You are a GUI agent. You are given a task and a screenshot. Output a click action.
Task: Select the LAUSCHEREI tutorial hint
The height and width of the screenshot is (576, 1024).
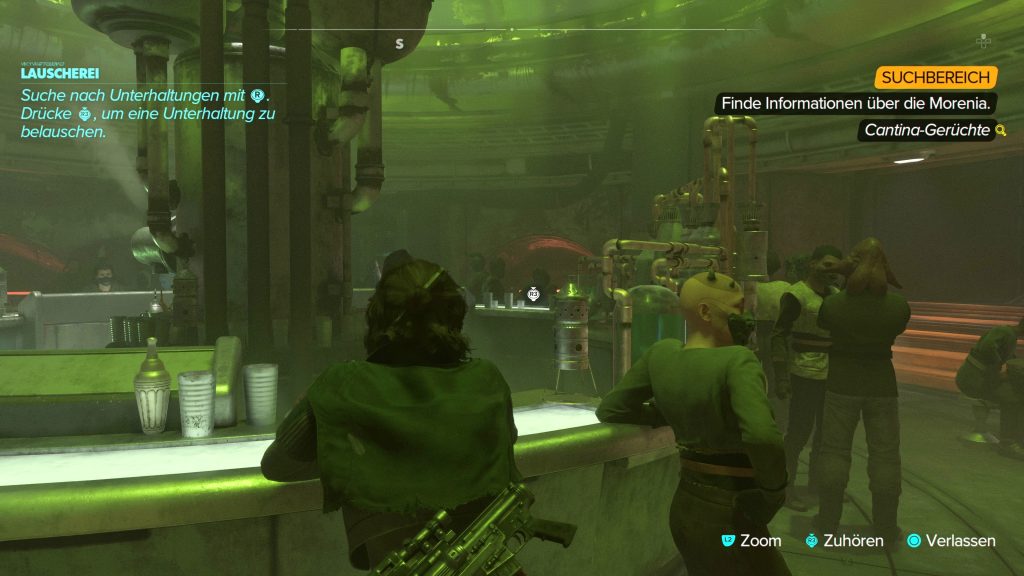[60, 74]
